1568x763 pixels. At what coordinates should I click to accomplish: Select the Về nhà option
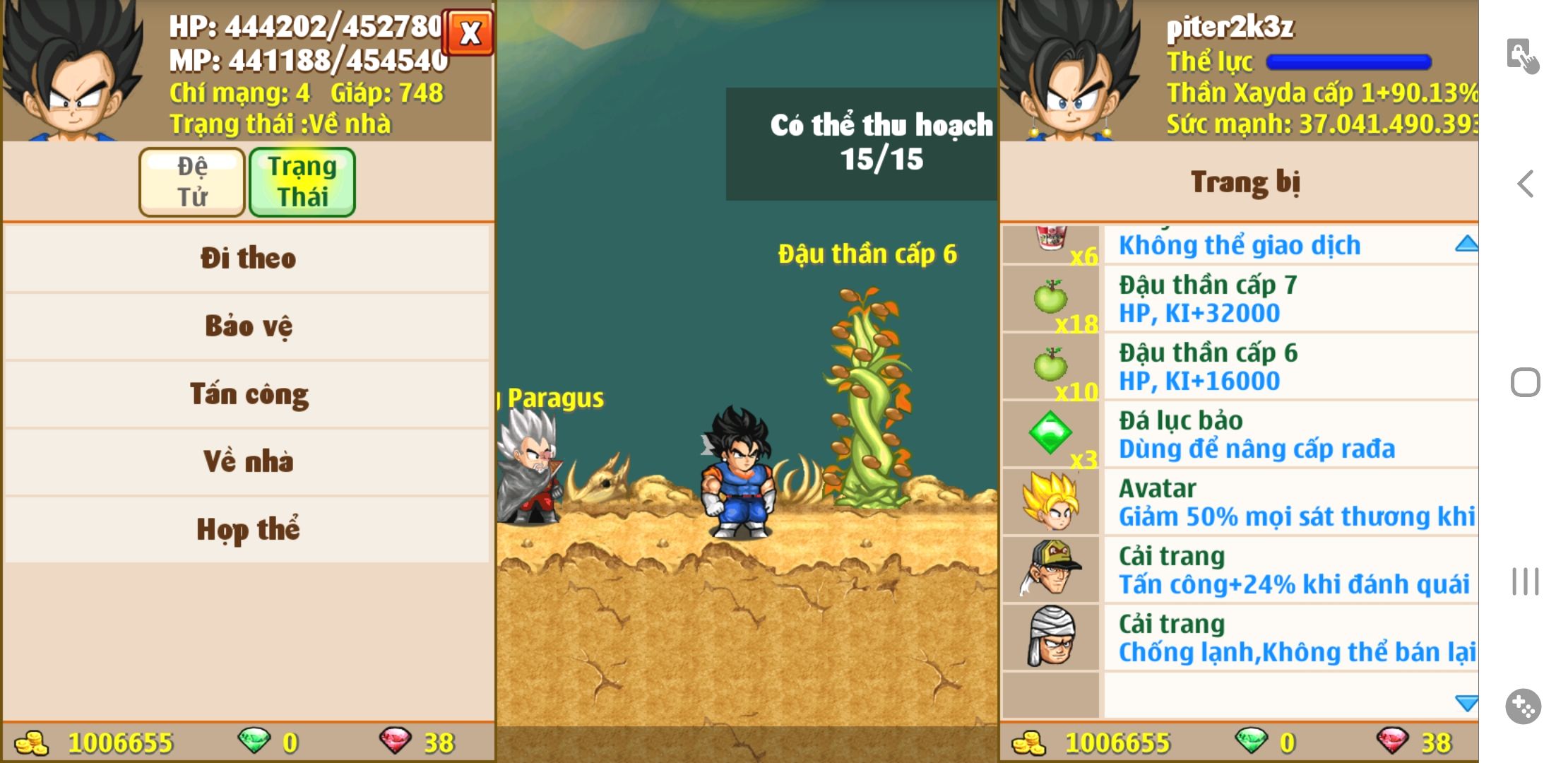[247, 461]
